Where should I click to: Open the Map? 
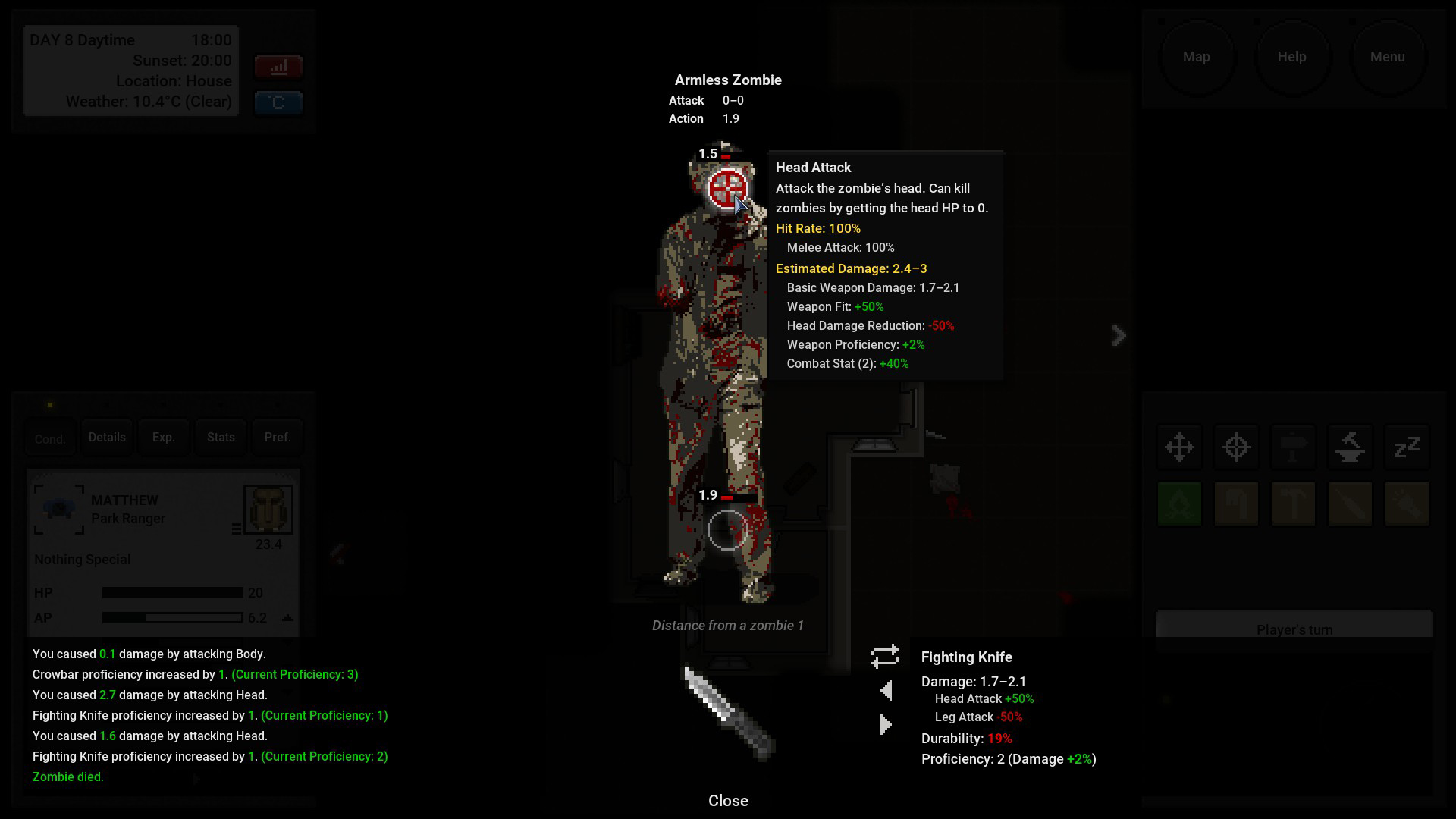[x=1197, y=56]
